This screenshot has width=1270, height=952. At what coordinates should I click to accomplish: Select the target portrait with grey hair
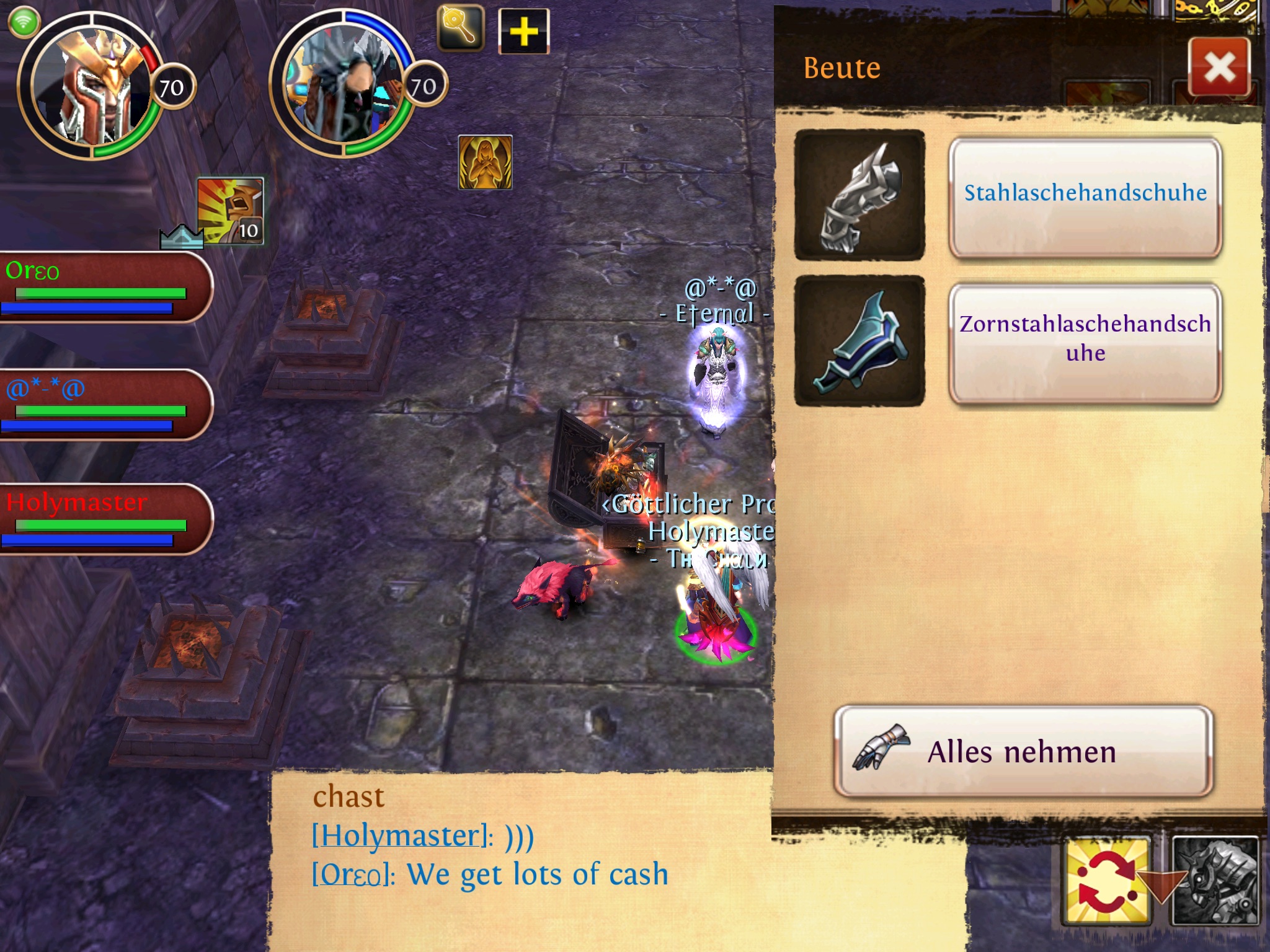(x=343, y=87)
